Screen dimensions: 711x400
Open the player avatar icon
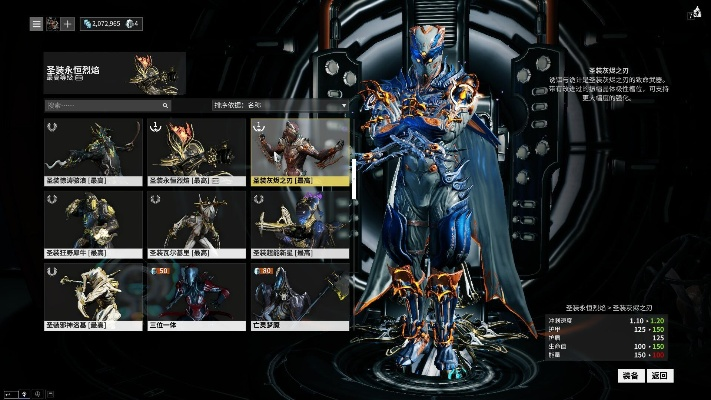(x=52, y=23)
